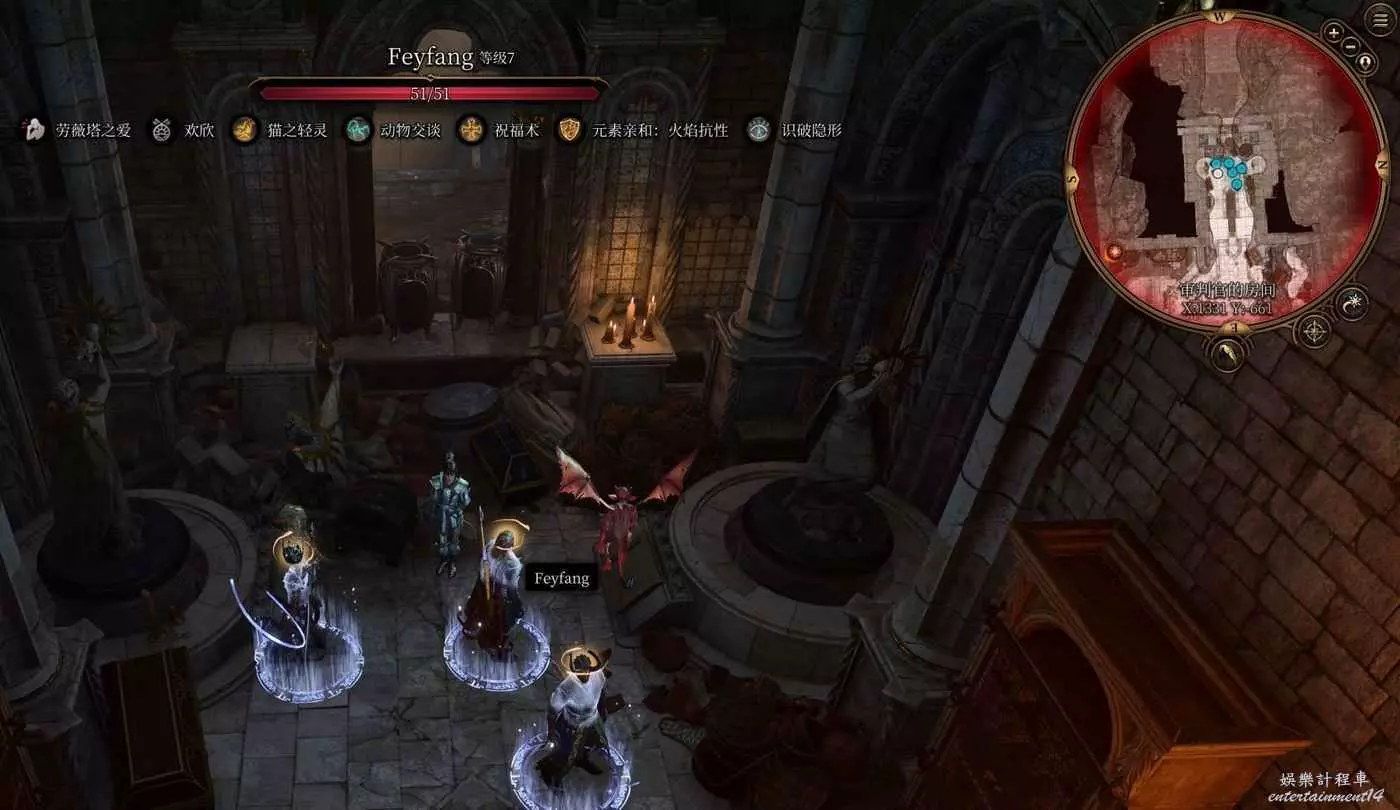This screenshot has width=1400, height=810.
Task: Open the compass-star button beside the minimap
Action: click(1313, 330)
